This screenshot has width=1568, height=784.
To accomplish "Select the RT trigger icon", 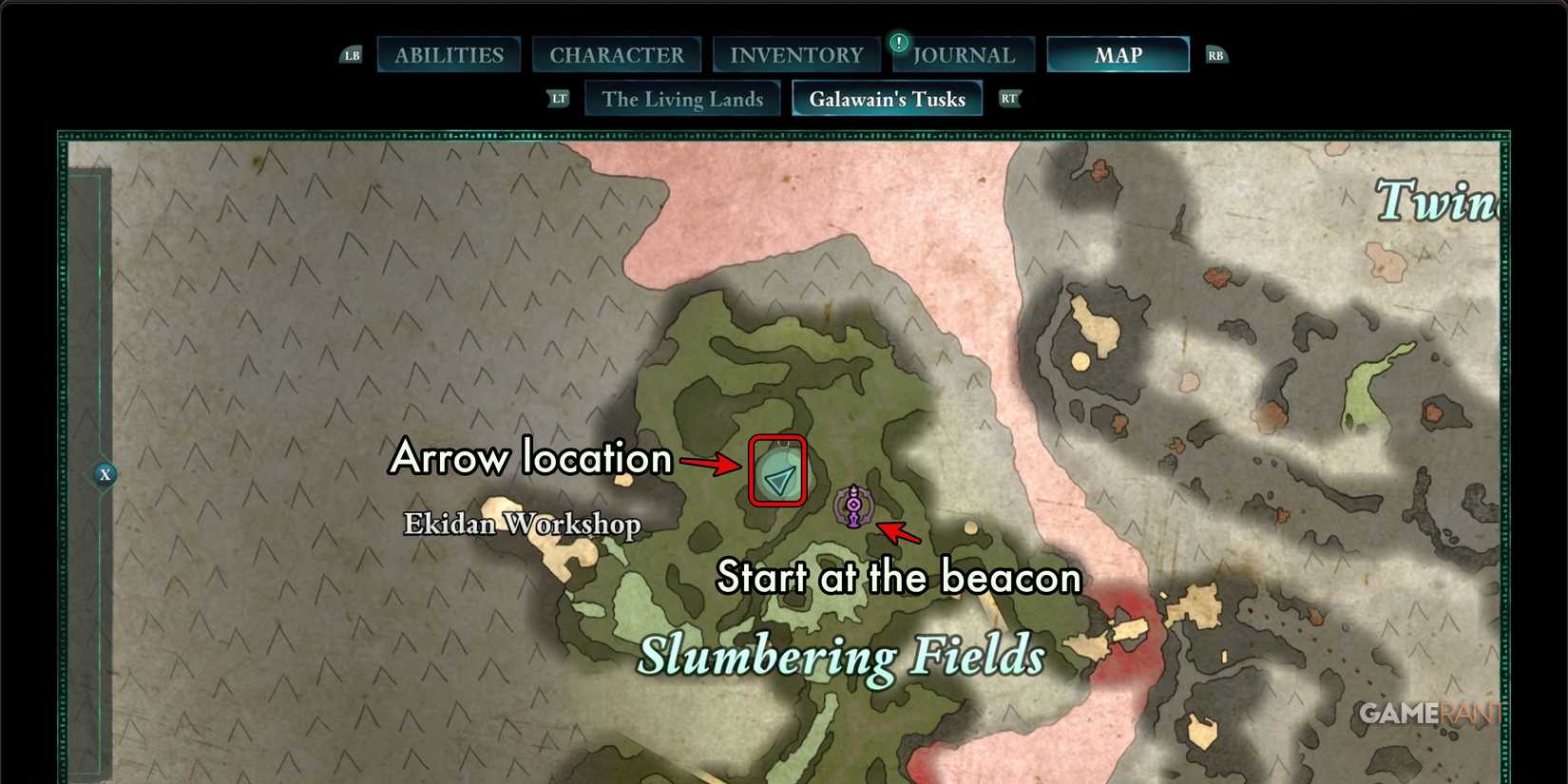I will click(x=1009, y=98).
